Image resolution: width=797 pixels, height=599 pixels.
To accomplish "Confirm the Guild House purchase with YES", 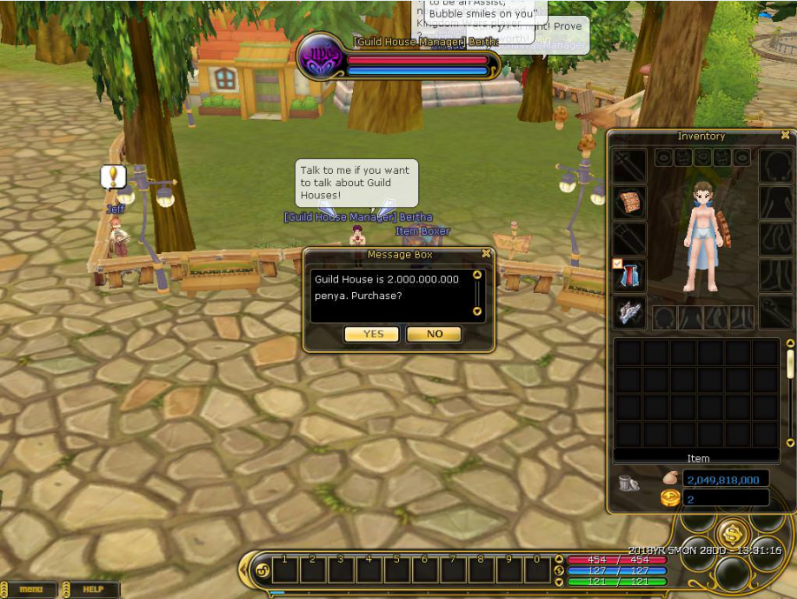I will pos(371,334).
